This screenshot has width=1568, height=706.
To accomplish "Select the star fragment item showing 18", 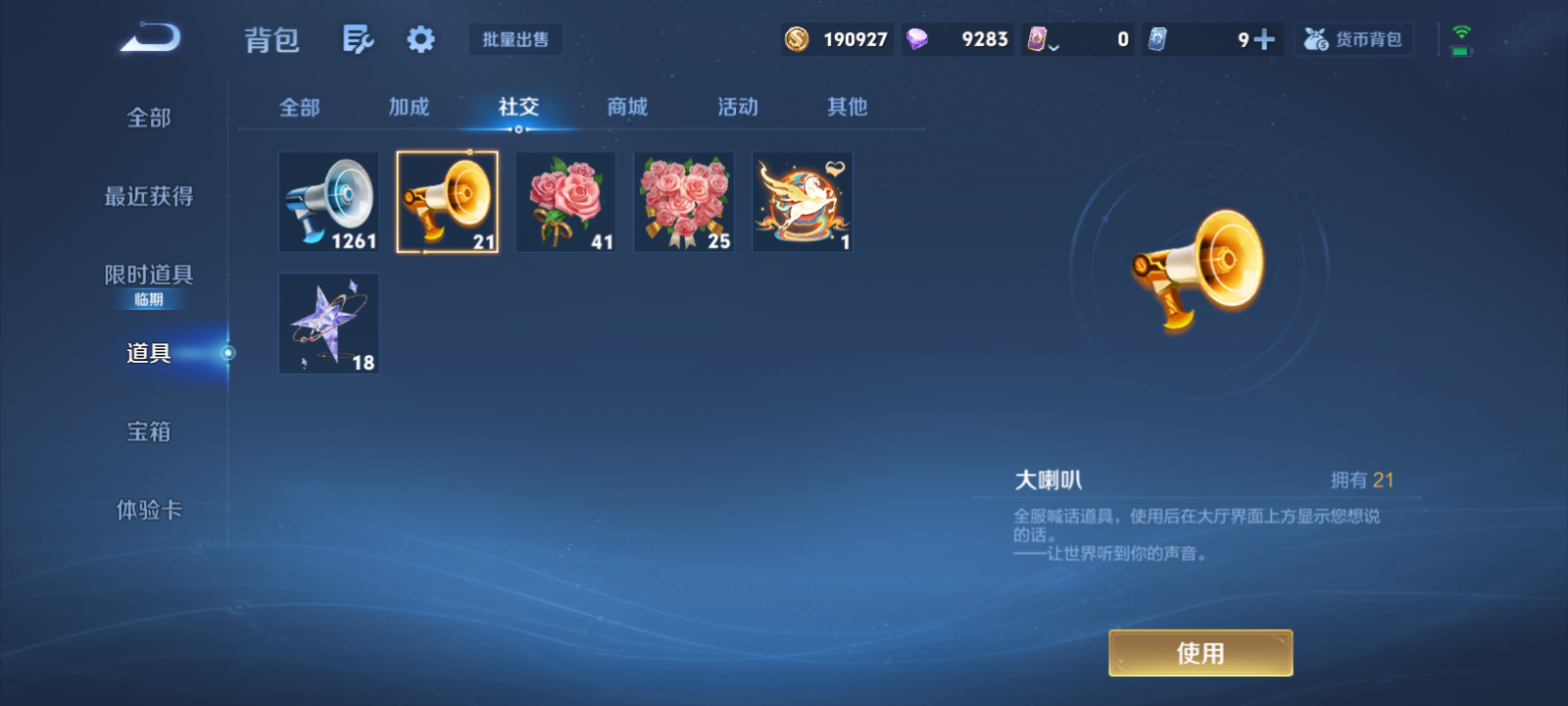I will 328,323.
